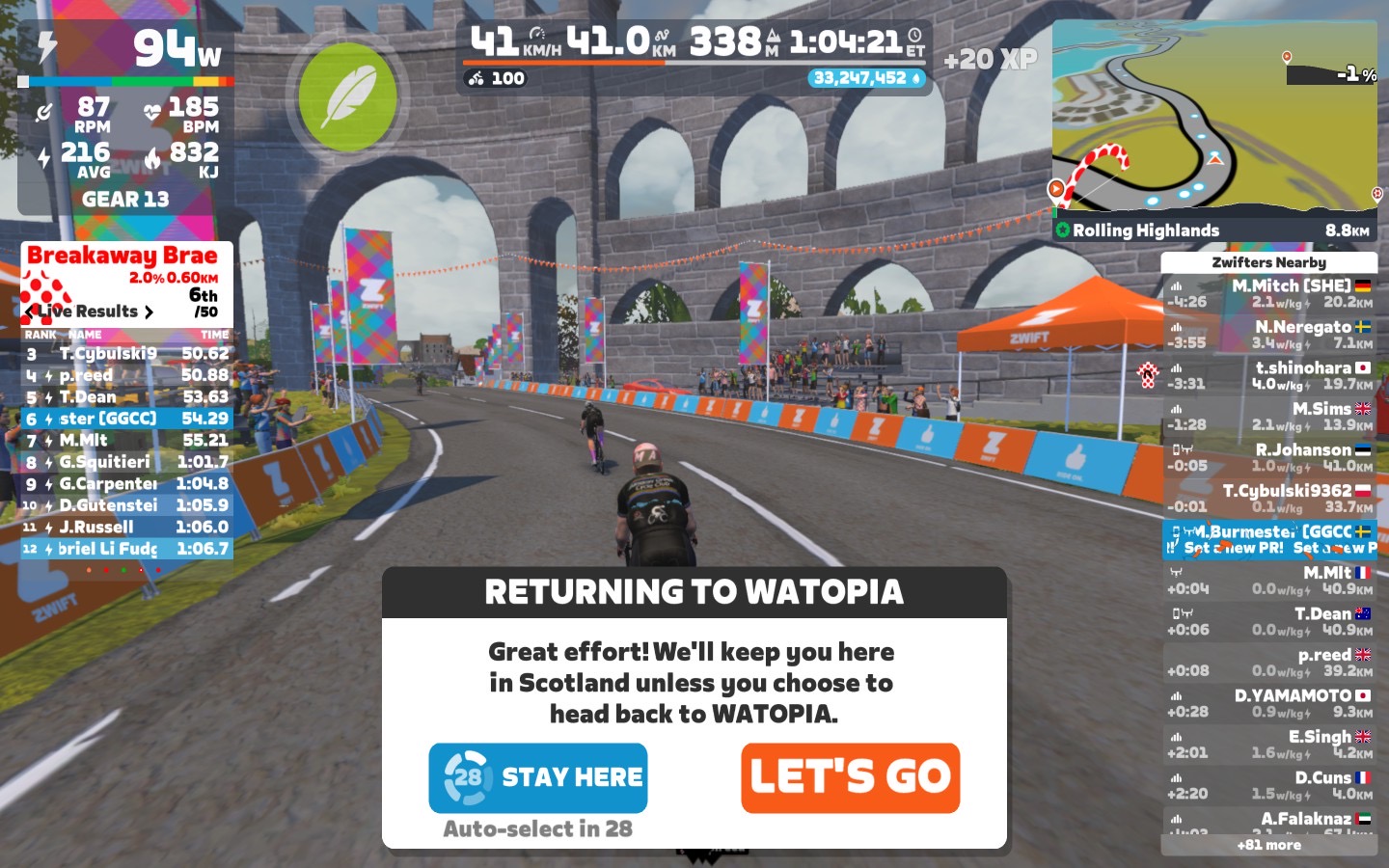Pick t.shinohara from nearby riders
This screenshot has height=868, width=1389.
[1269, 375]
